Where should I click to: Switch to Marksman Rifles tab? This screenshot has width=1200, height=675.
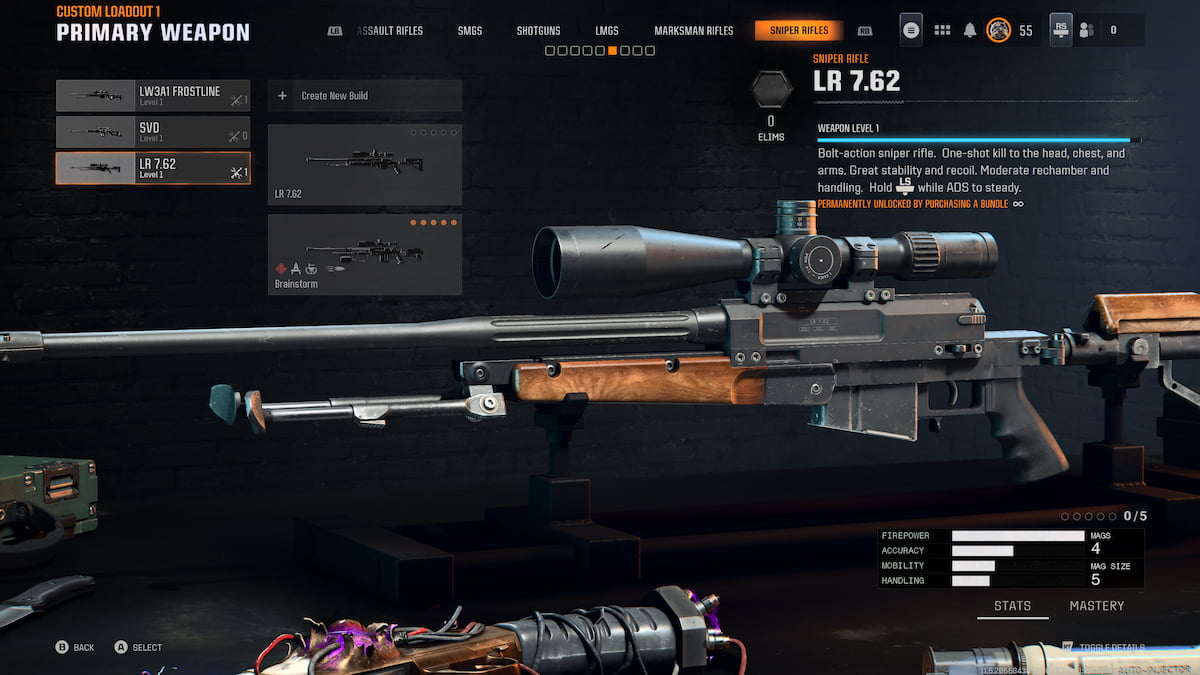tap(693, 31)
